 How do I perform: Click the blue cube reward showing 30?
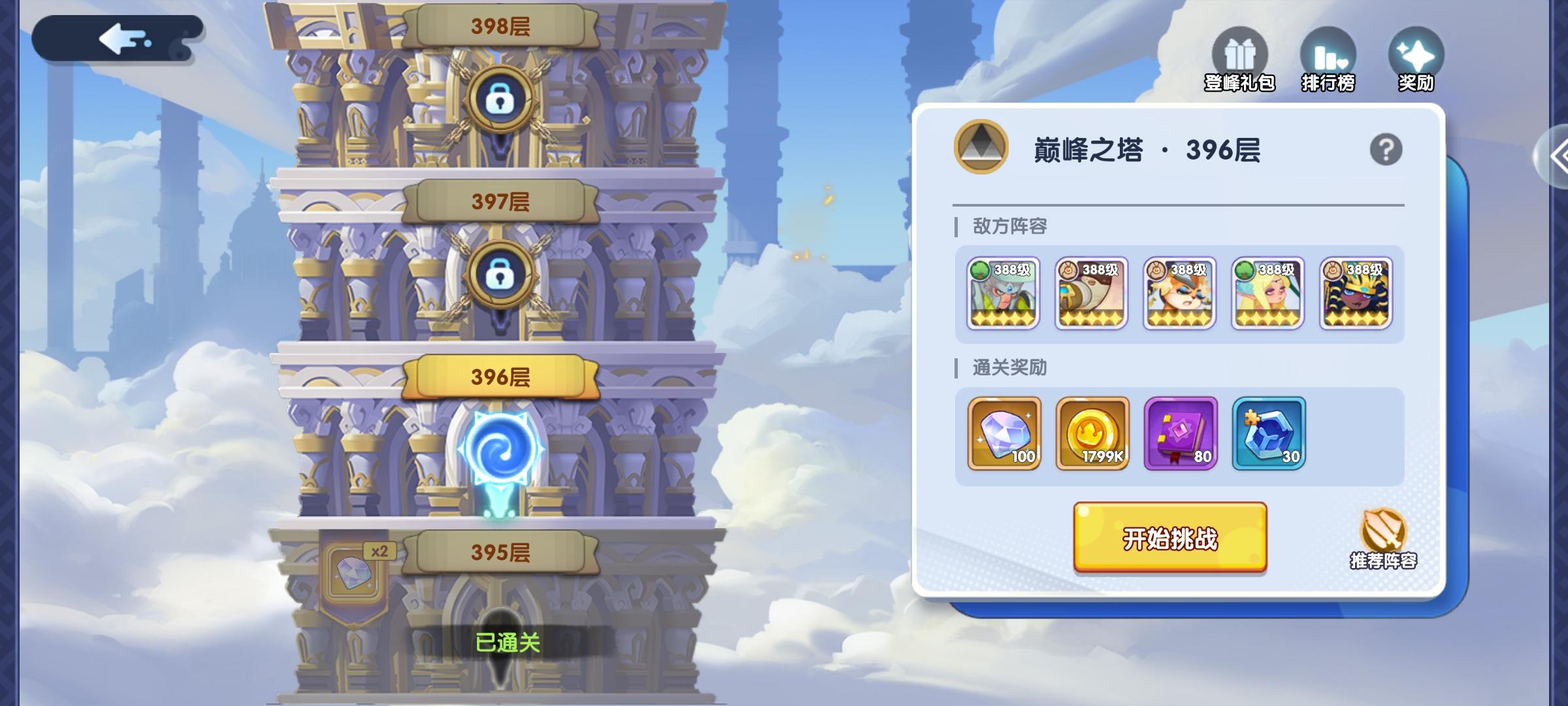coord(1269,433)
